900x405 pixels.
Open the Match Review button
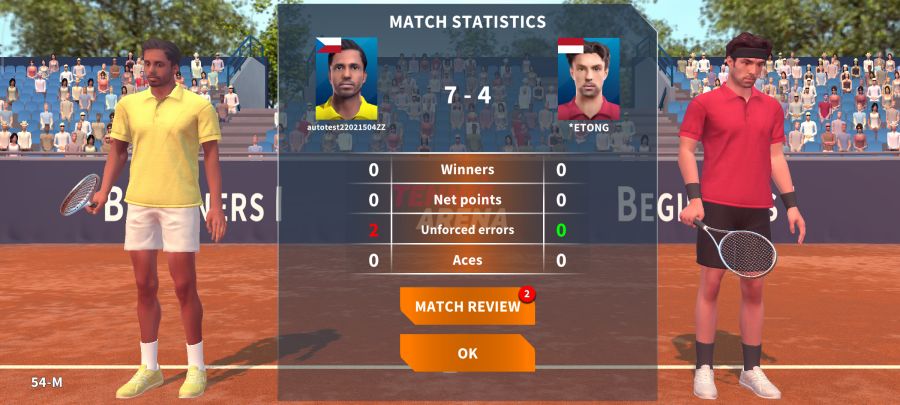(467, 306)
